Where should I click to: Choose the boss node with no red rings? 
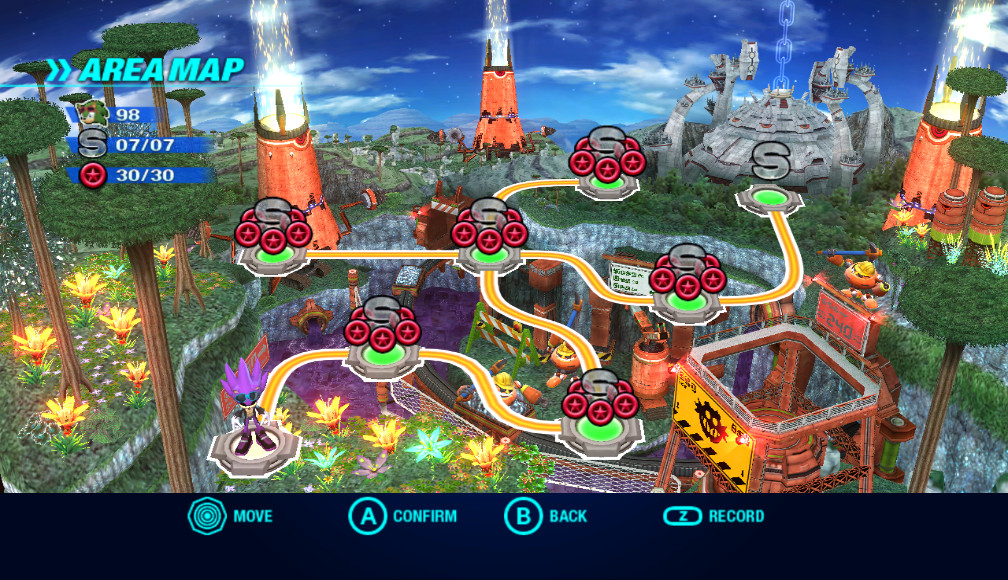pyautogui.click(x=770, y=196)
